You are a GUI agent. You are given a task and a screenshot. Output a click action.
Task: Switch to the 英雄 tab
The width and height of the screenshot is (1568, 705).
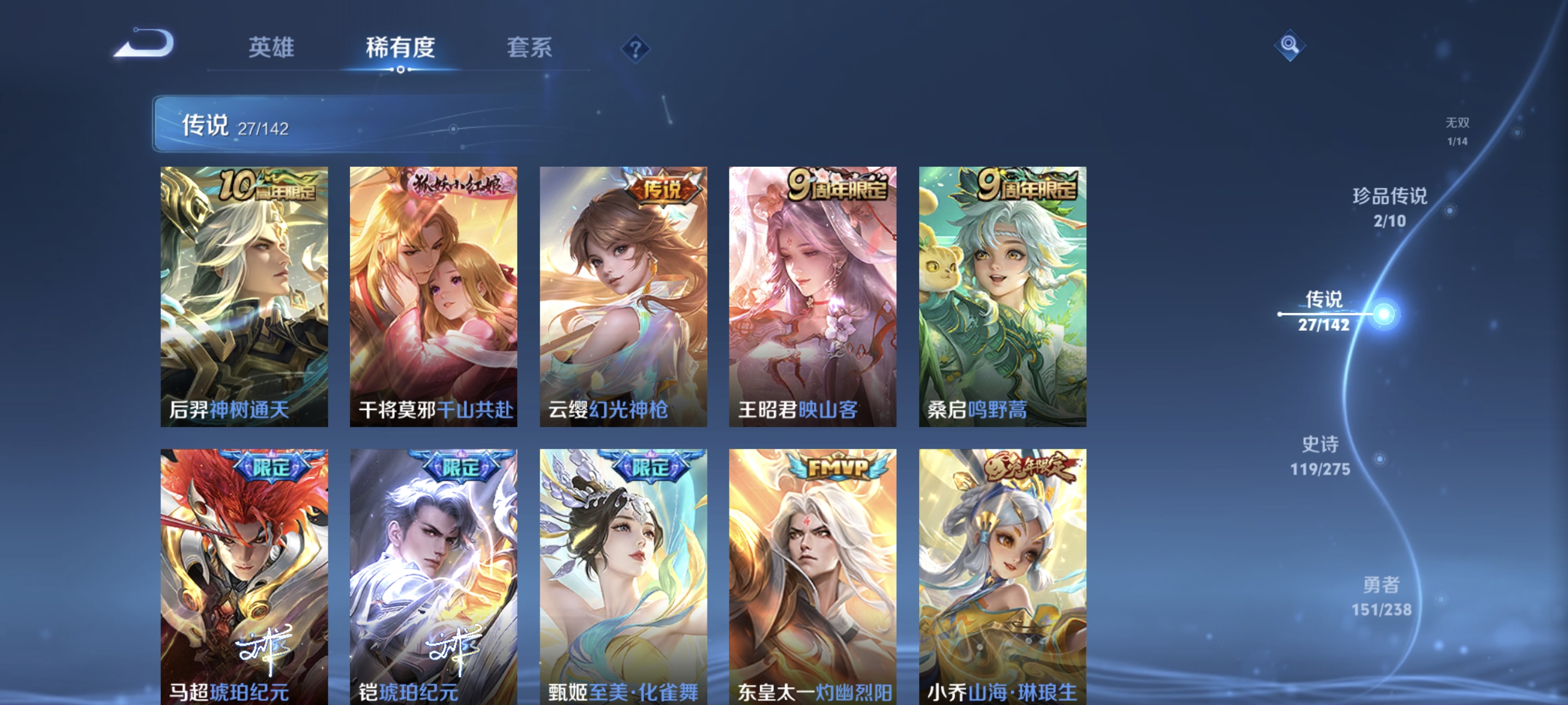point(271,48)
